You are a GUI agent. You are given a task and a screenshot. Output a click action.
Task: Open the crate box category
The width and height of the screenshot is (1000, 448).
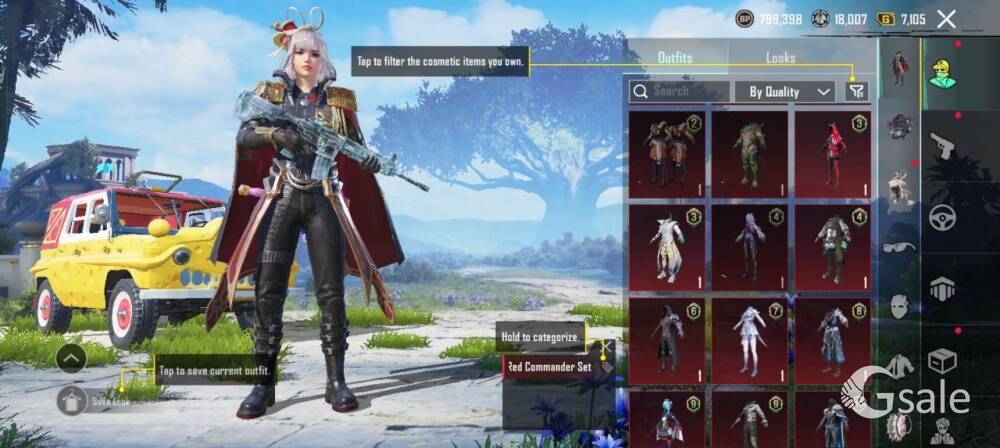(942, 358)
